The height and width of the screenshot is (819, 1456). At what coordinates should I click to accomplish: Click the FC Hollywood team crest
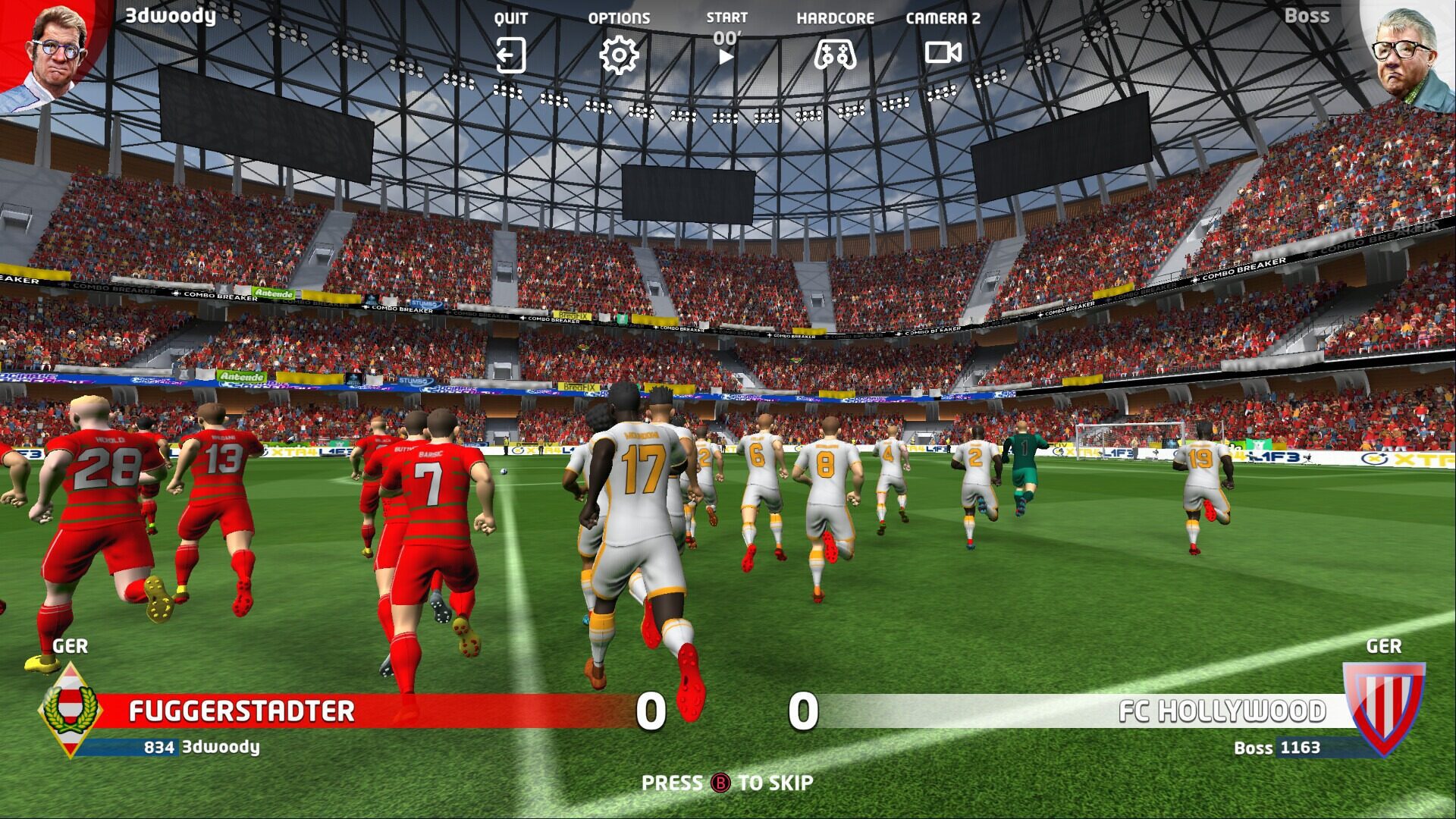tap(1383, 707)
